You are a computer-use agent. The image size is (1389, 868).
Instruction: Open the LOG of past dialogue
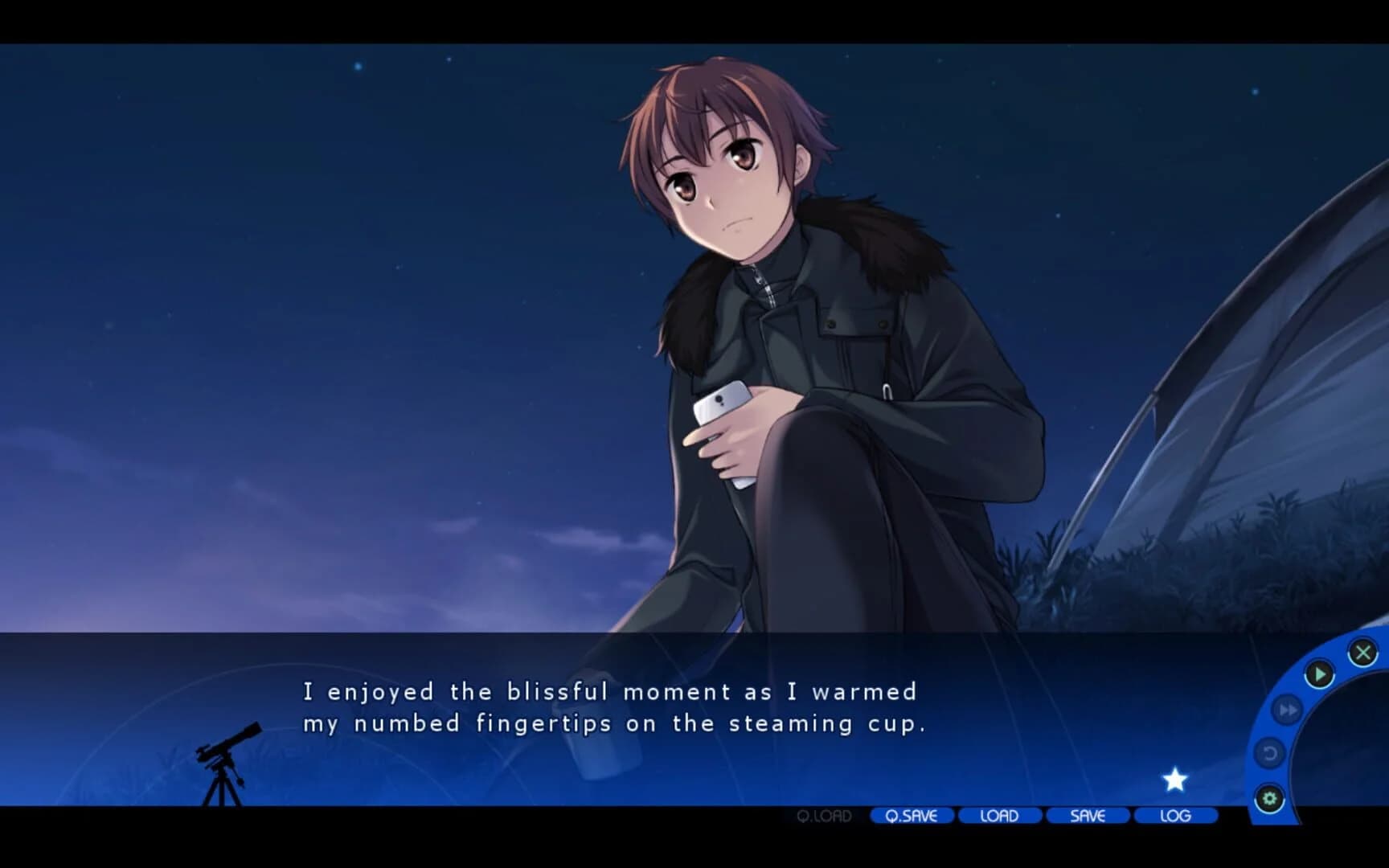point(1175,816)
